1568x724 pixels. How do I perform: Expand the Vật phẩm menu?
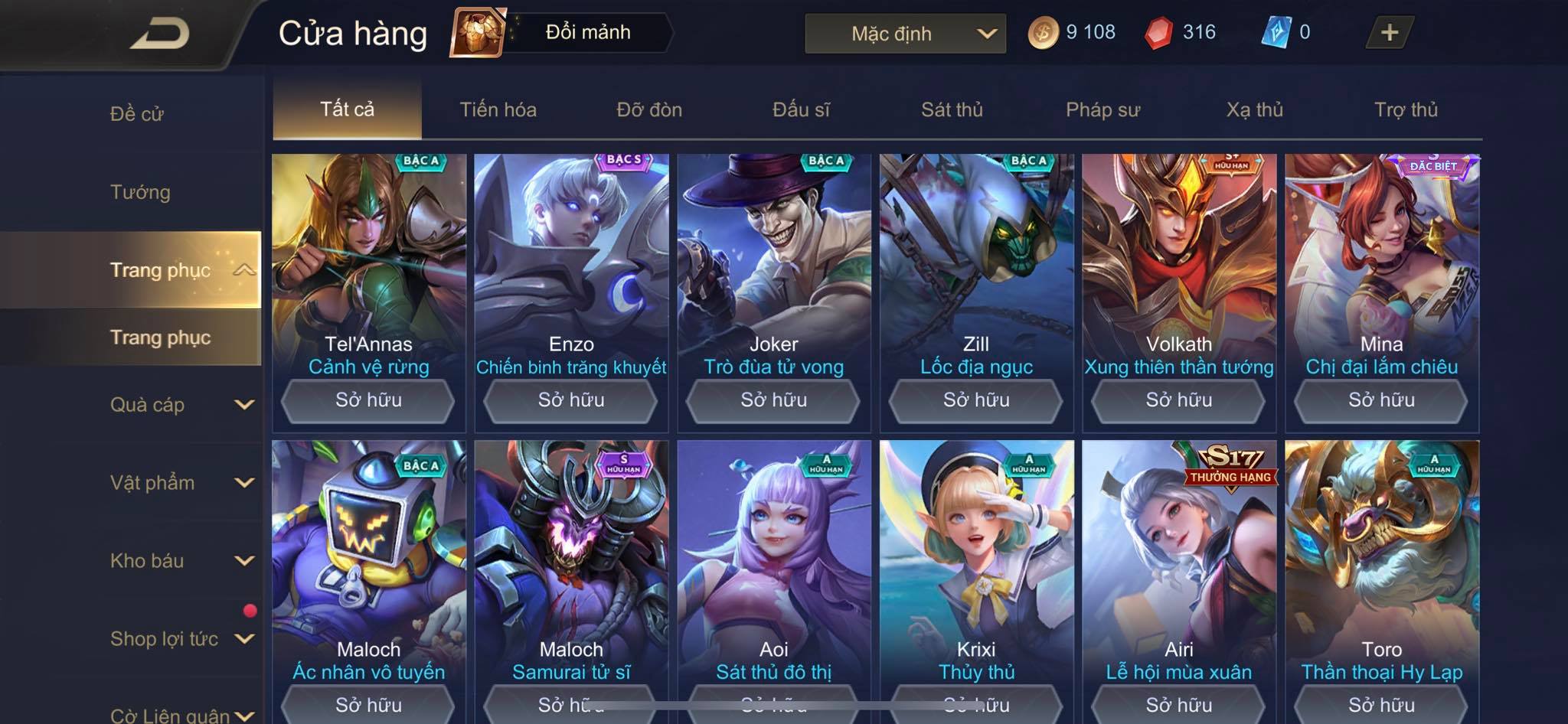coord(181,483)
